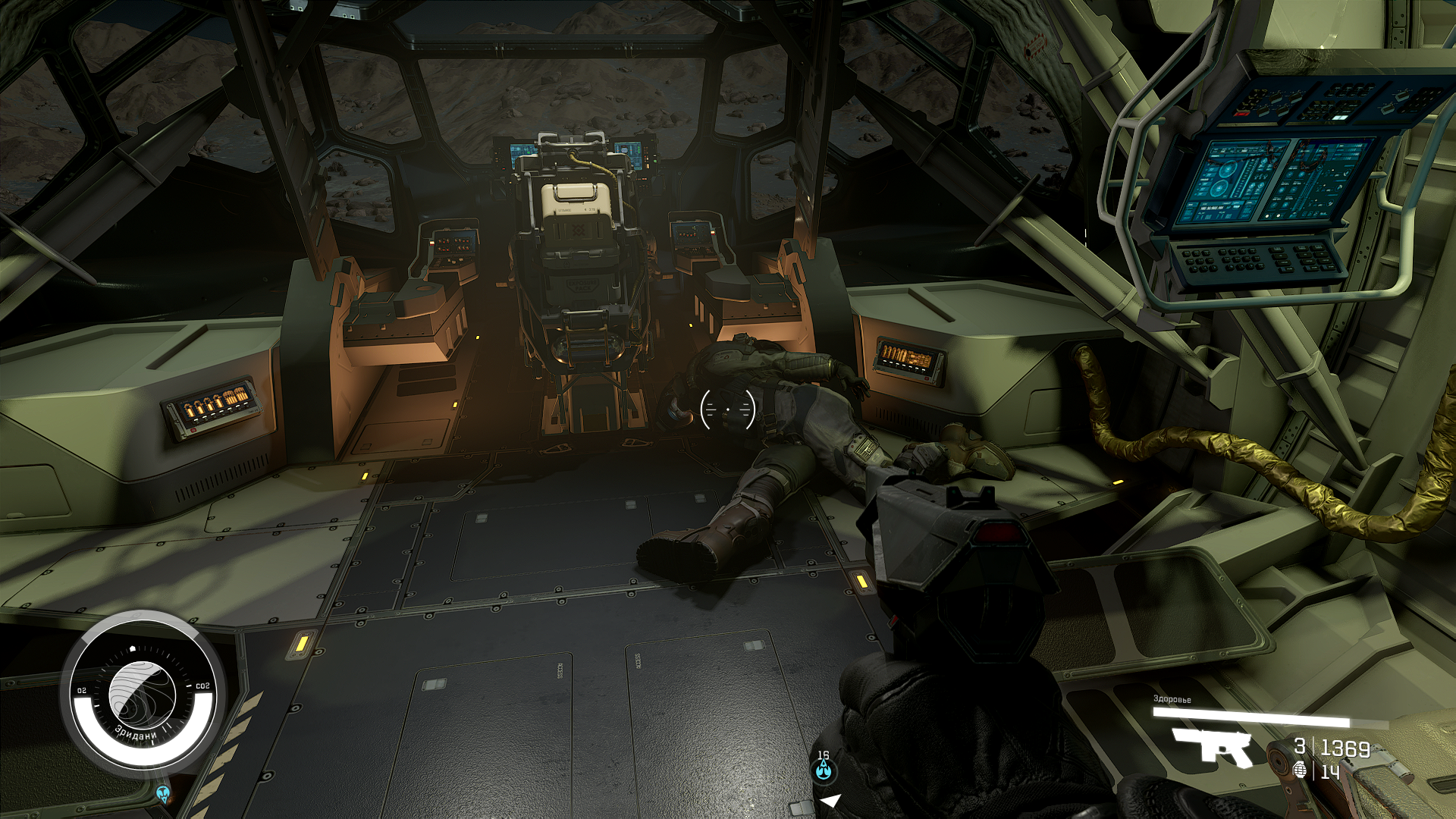Click the blue boost pack icon
The image size is (1456, 819).
[824, 771]
